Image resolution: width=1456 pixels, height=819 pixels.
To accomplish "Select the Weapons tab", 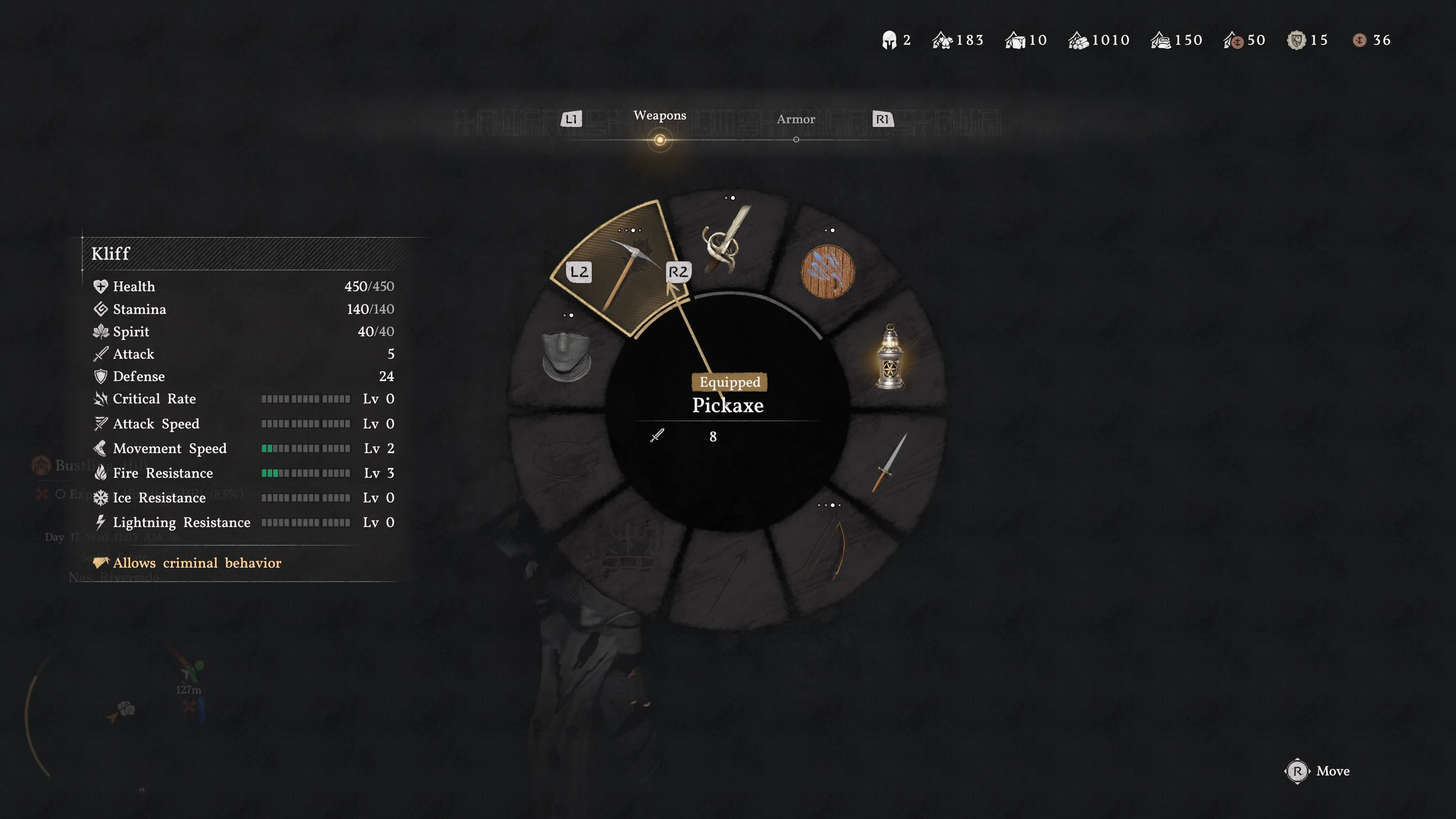I will [x=660, y=115].
